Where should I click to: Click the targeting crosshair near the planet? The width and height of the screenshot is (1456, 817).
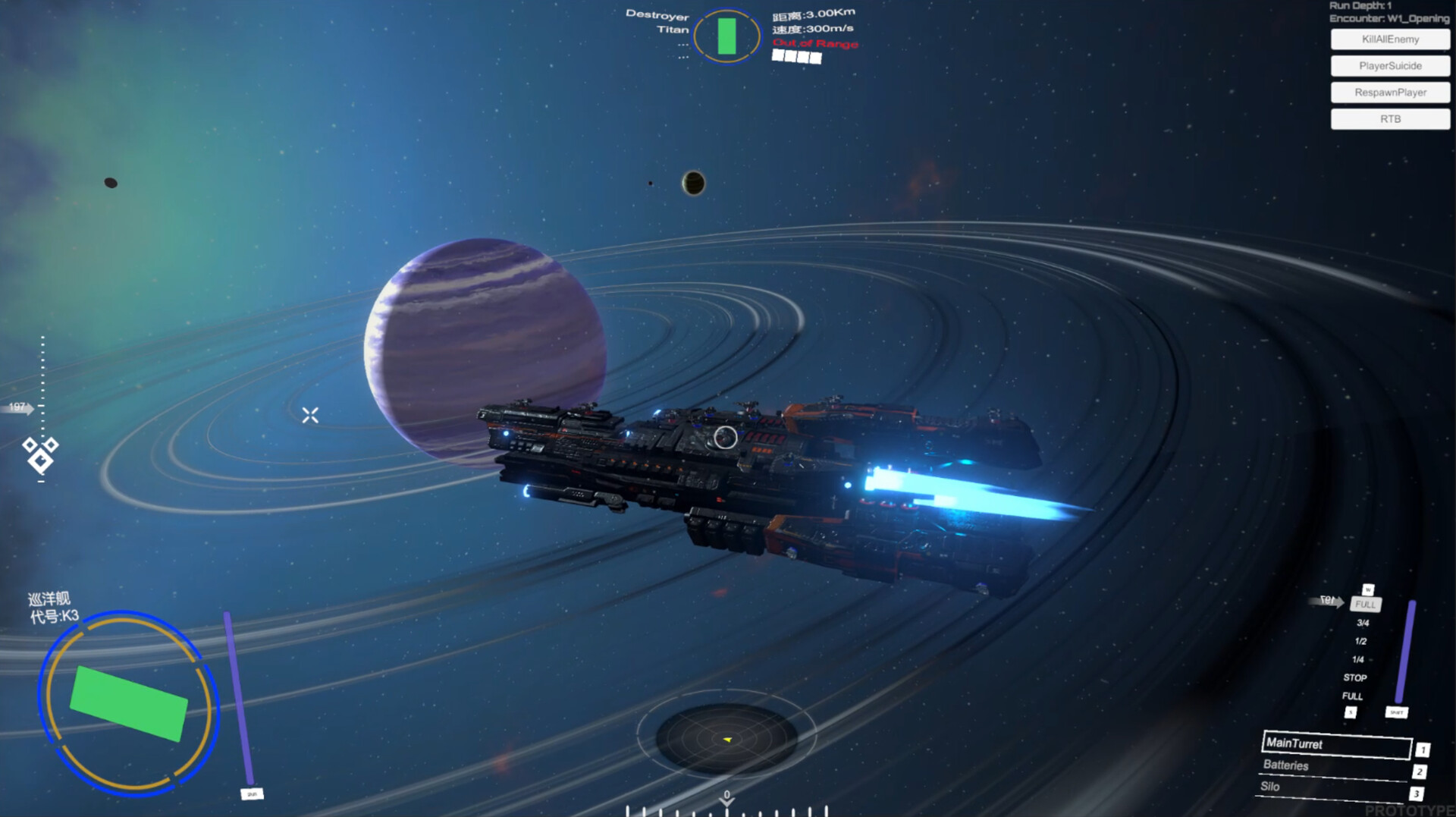click(311, 415)
